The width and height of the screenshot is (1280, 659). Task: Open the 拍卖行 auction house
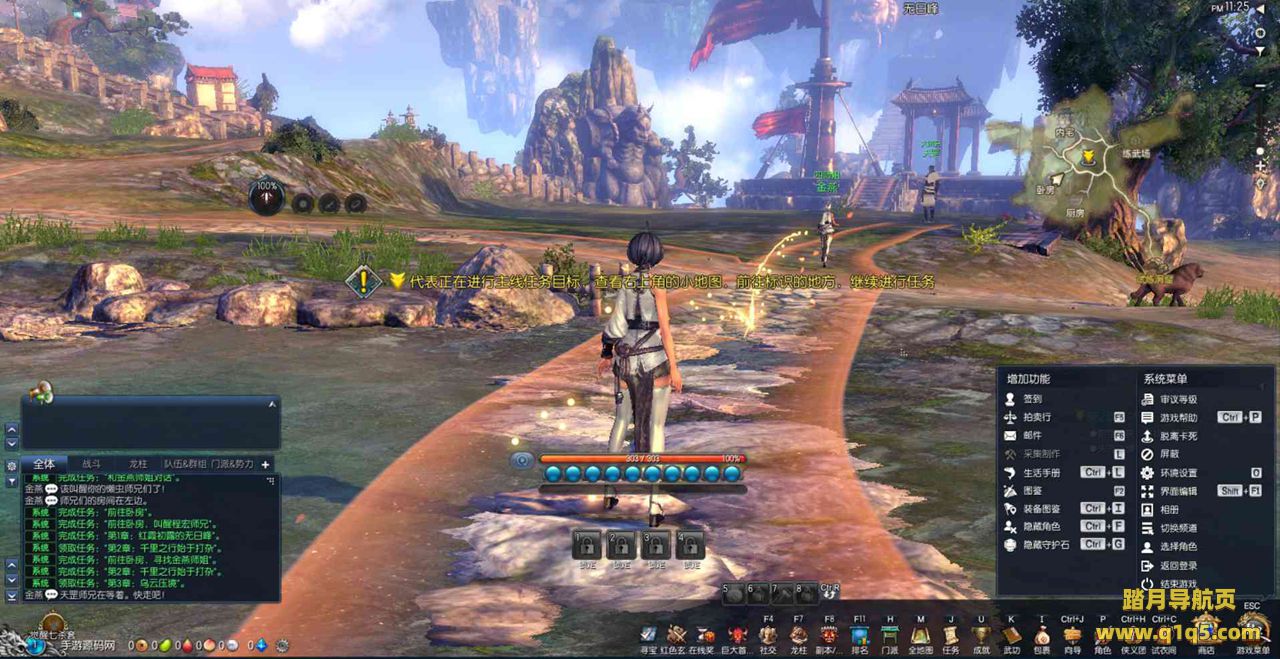pos(1037,417)
